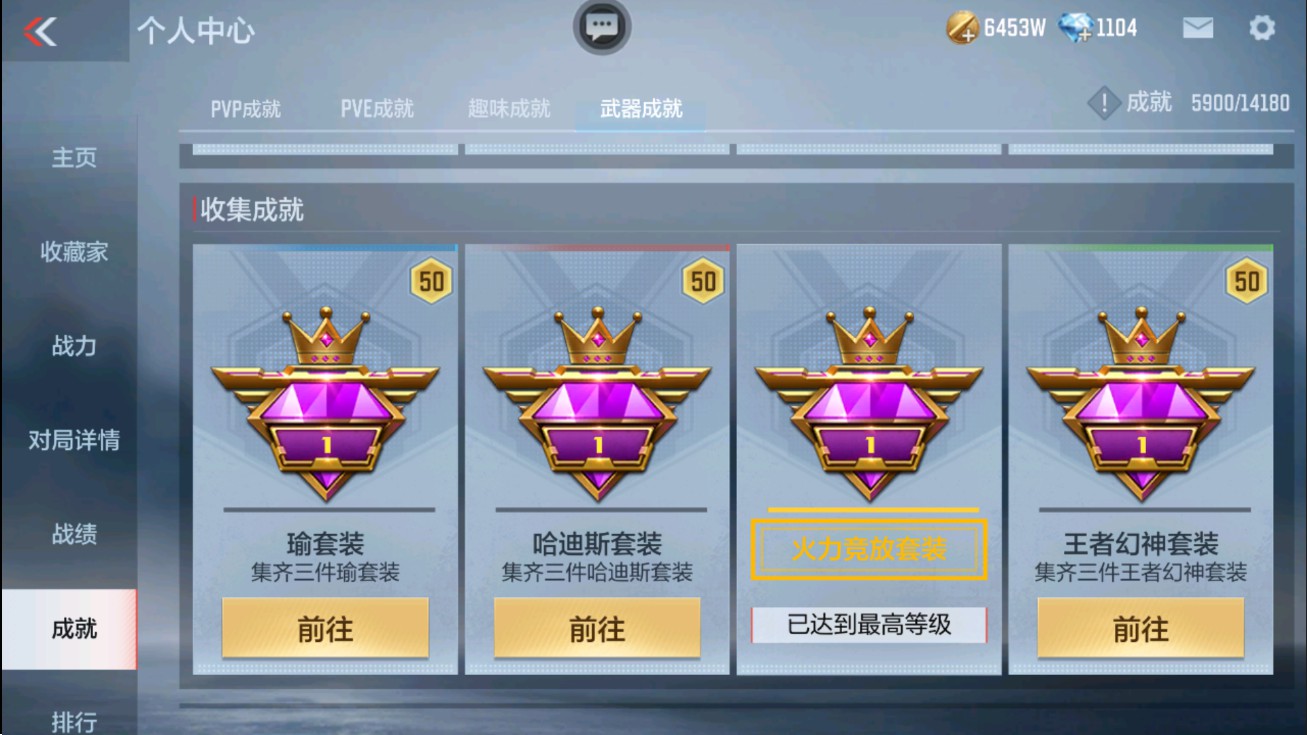This screenshot has height=735, width=1307.
Task: Open the chat message icon at top center
Action: [x=601, y=27]
